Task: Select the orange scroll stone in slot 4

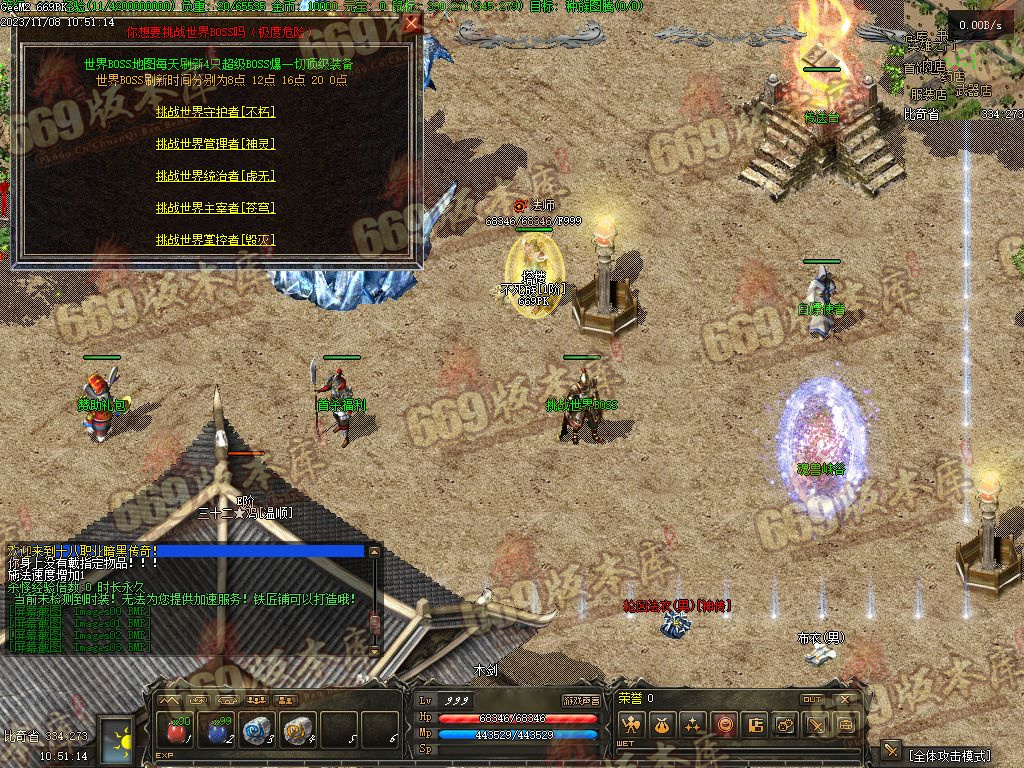Action: point(297,730)
